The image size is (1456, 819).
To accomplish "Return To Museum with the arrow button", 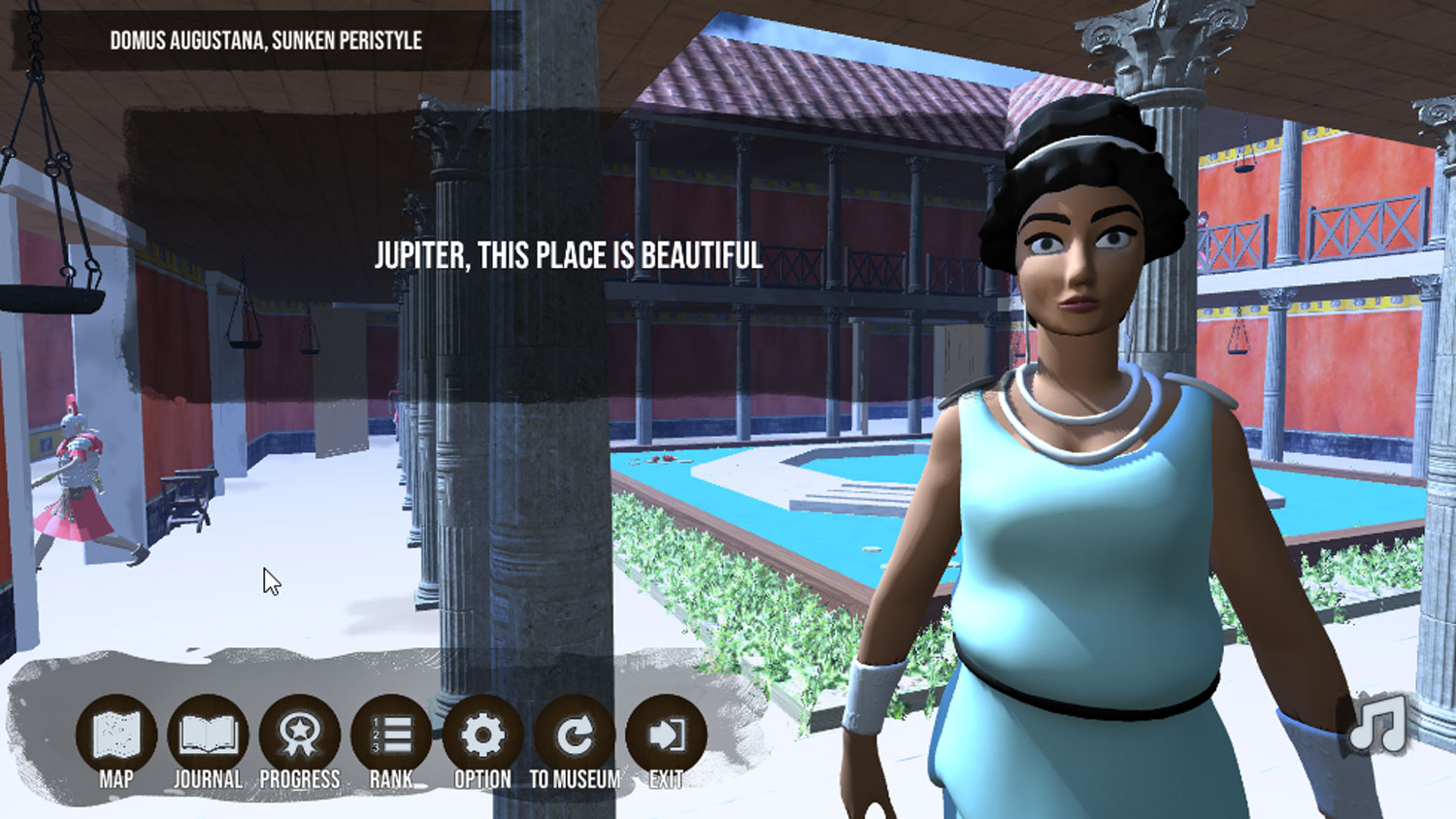I will coord(575,736).
